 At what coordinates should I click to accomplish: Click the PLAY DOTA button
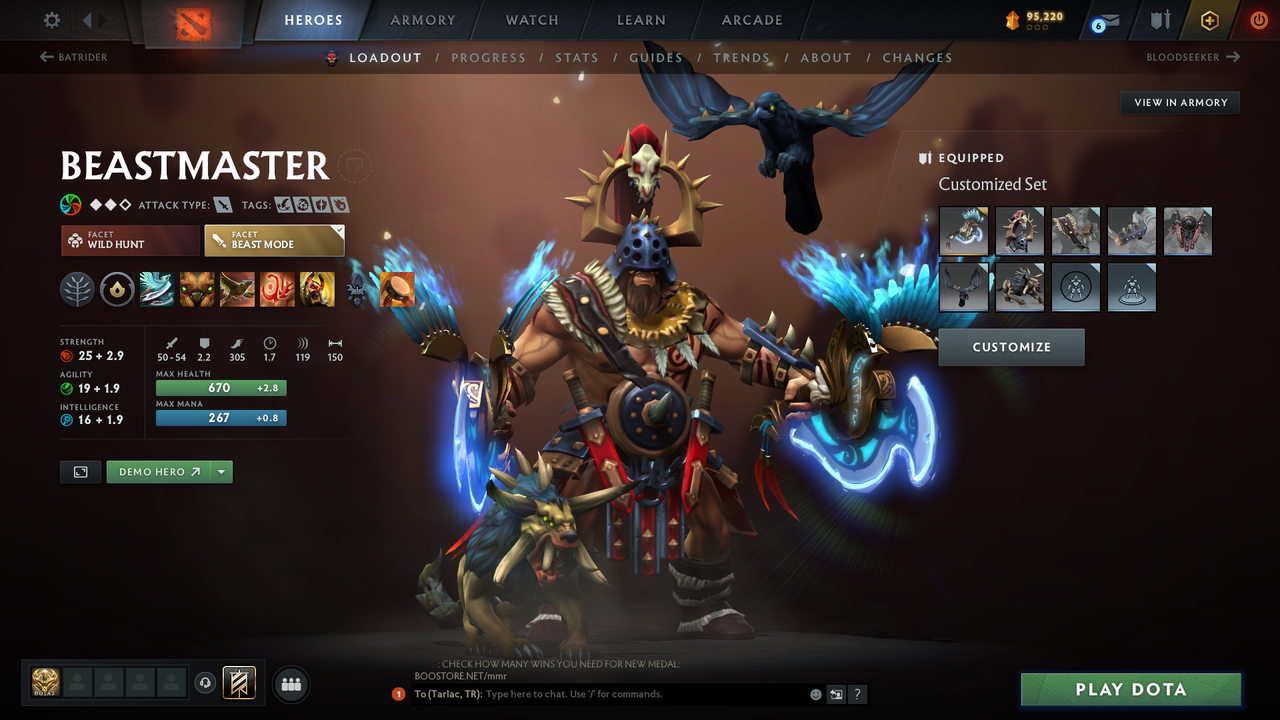pos(1130,689)
